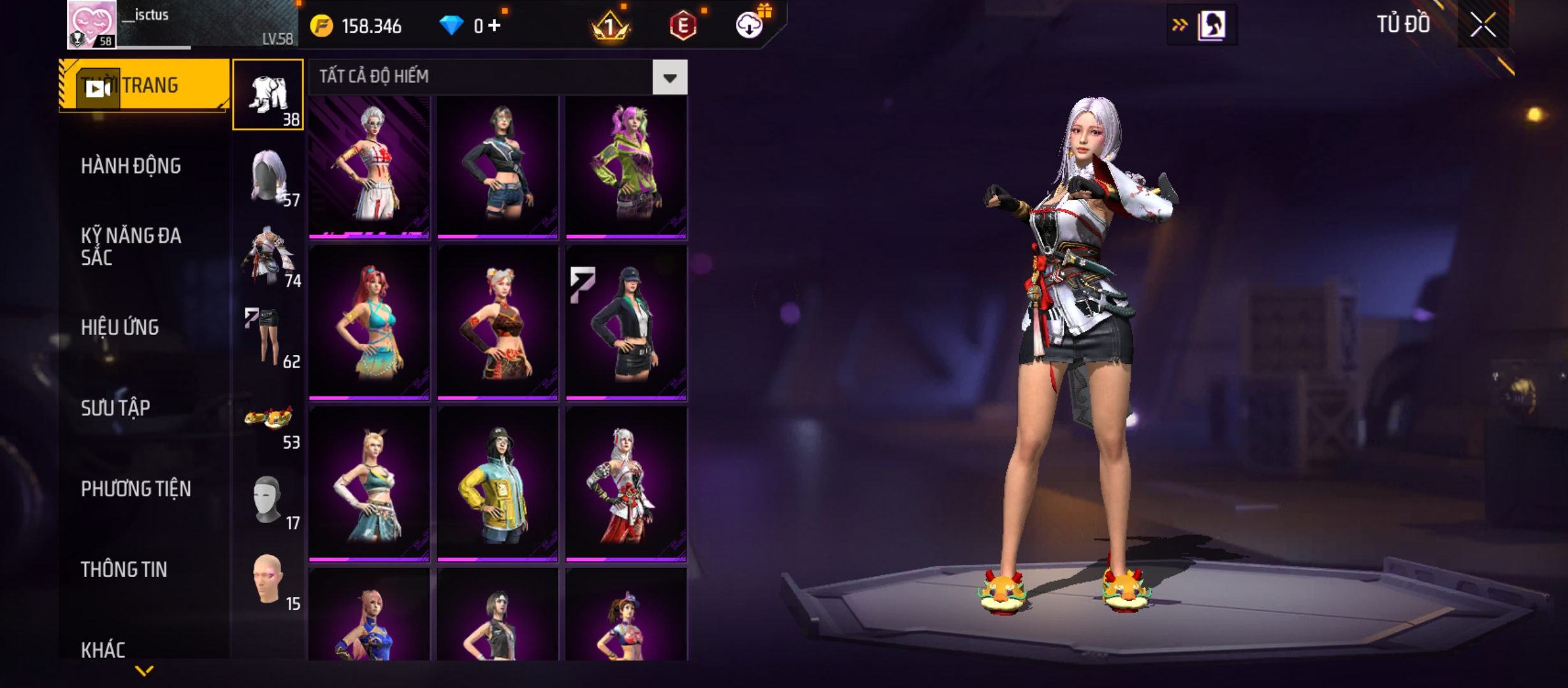Select the bottoms category showing 62
1568x688 pixels.
[x=268, y=338]
